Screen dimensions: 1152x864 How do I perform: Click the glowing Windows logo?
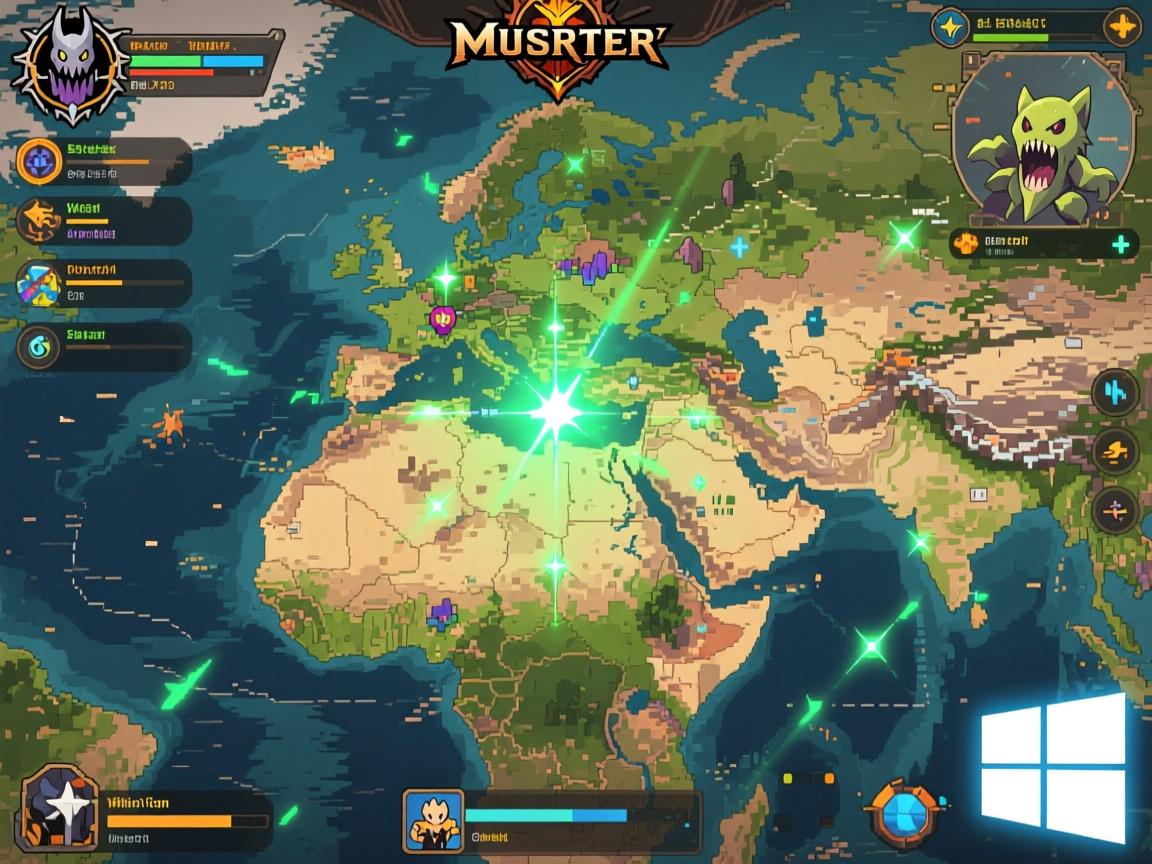point(1052,768)
